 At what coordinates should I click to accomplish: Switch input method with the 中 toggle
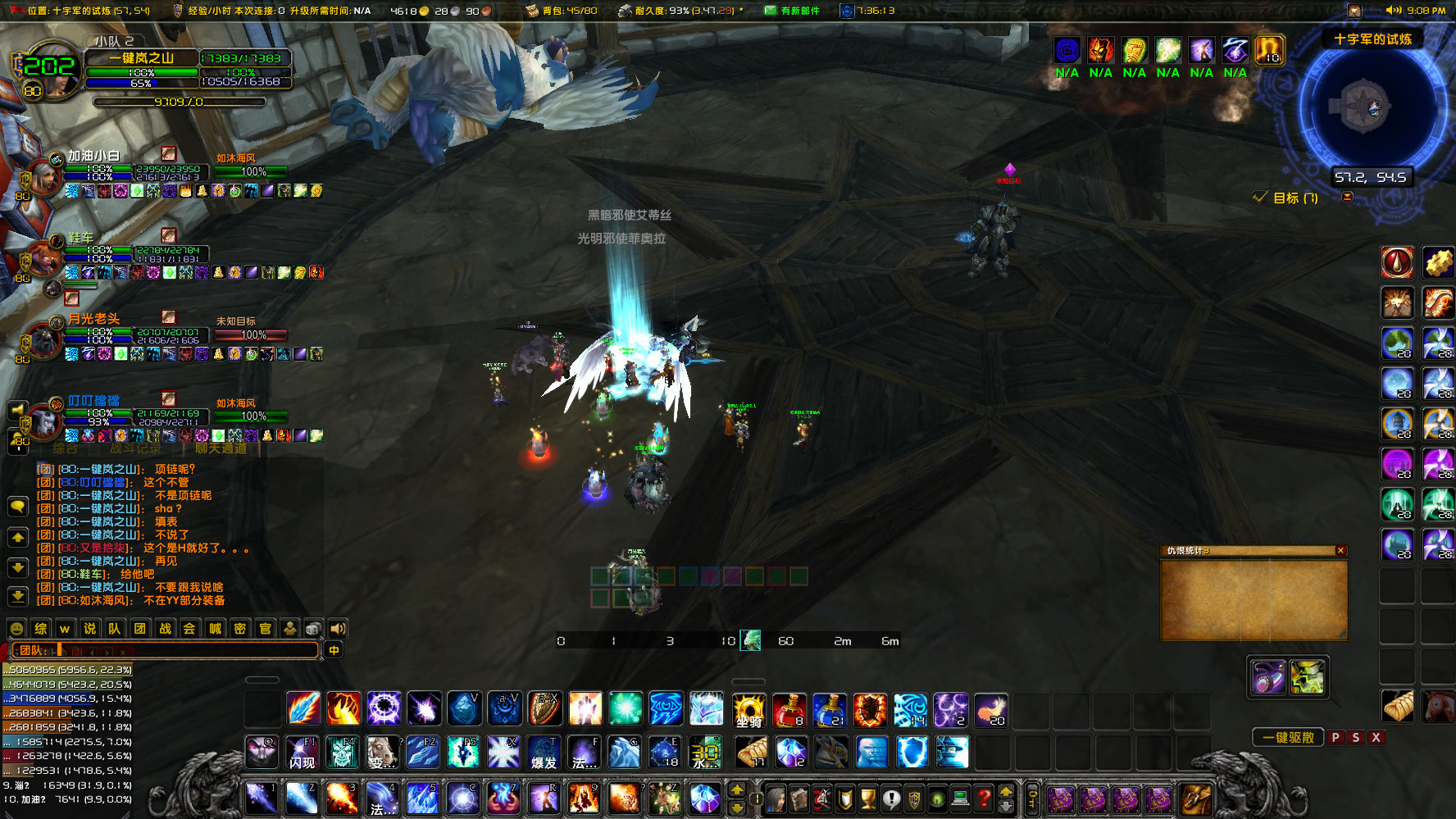click(333, 650)
